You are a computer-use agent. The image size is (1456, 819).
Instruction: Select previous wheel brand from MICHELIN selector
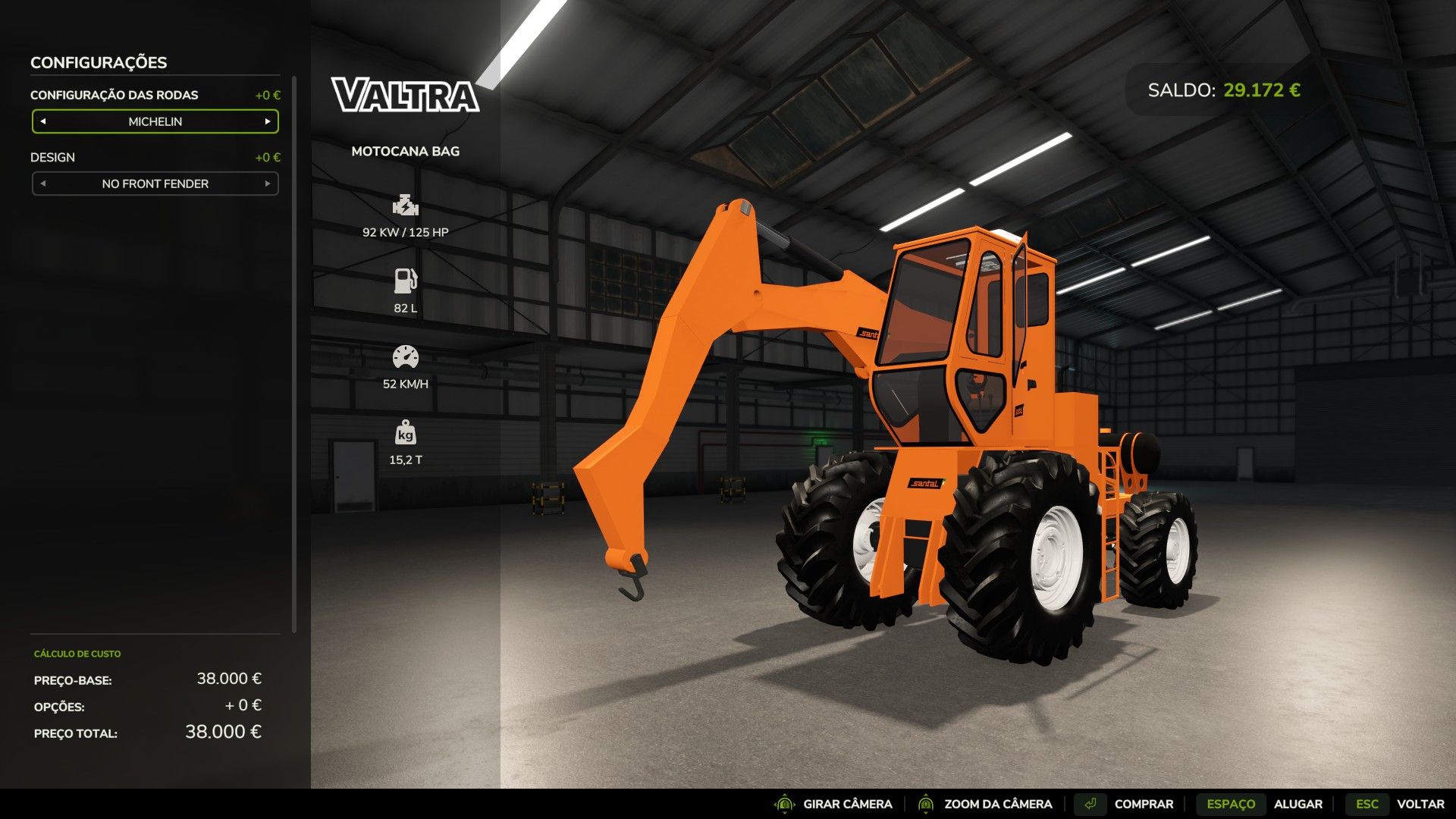coord(42,121)
